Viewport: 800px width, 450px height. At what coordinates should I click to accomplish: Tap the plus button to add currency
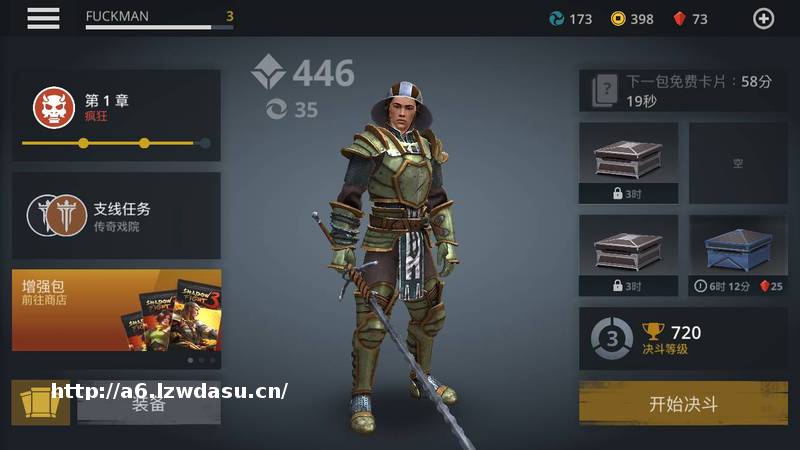(x=763, y=18)
